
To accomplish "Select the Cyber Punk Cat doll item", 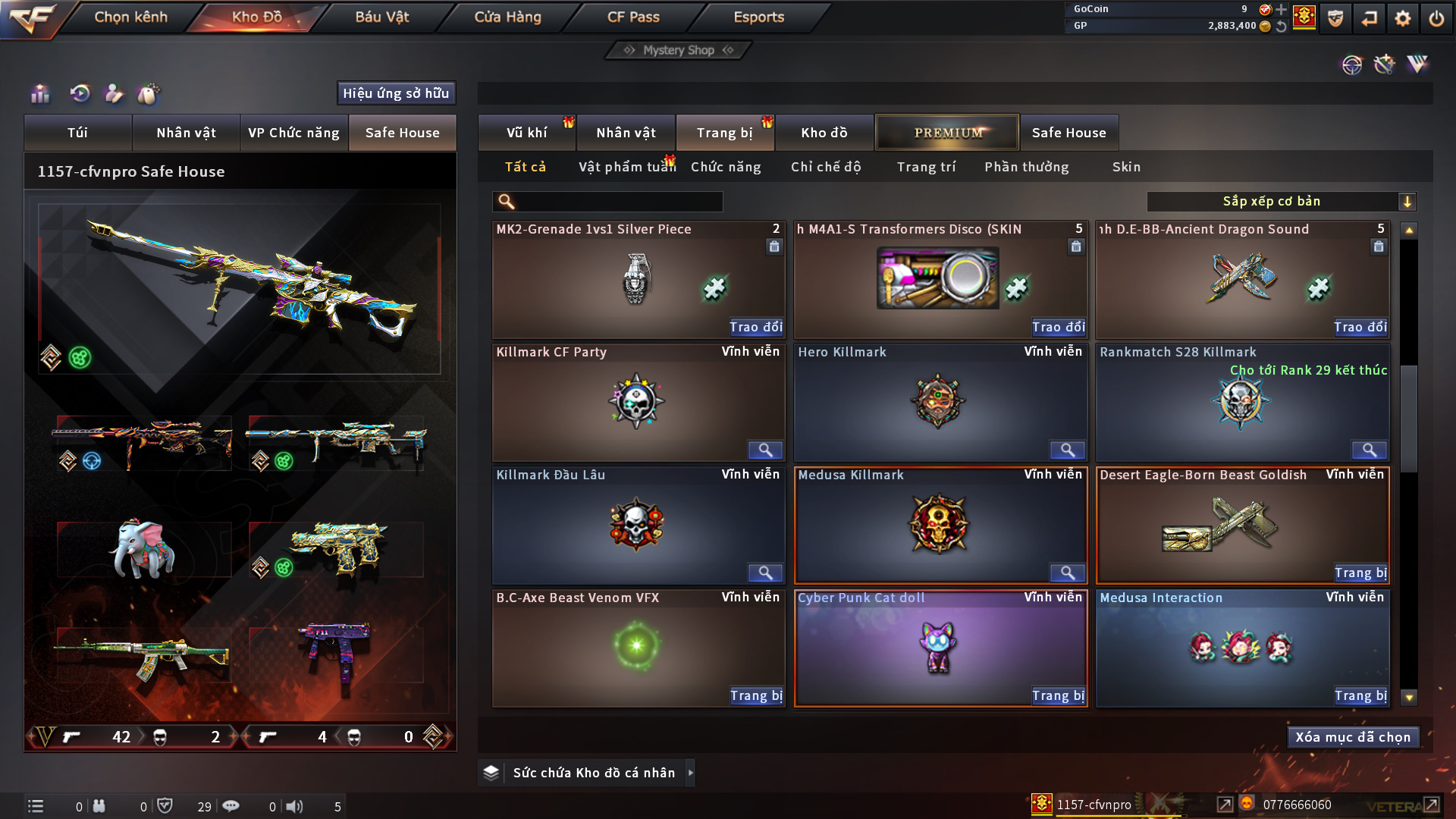I will click(940, 645).
